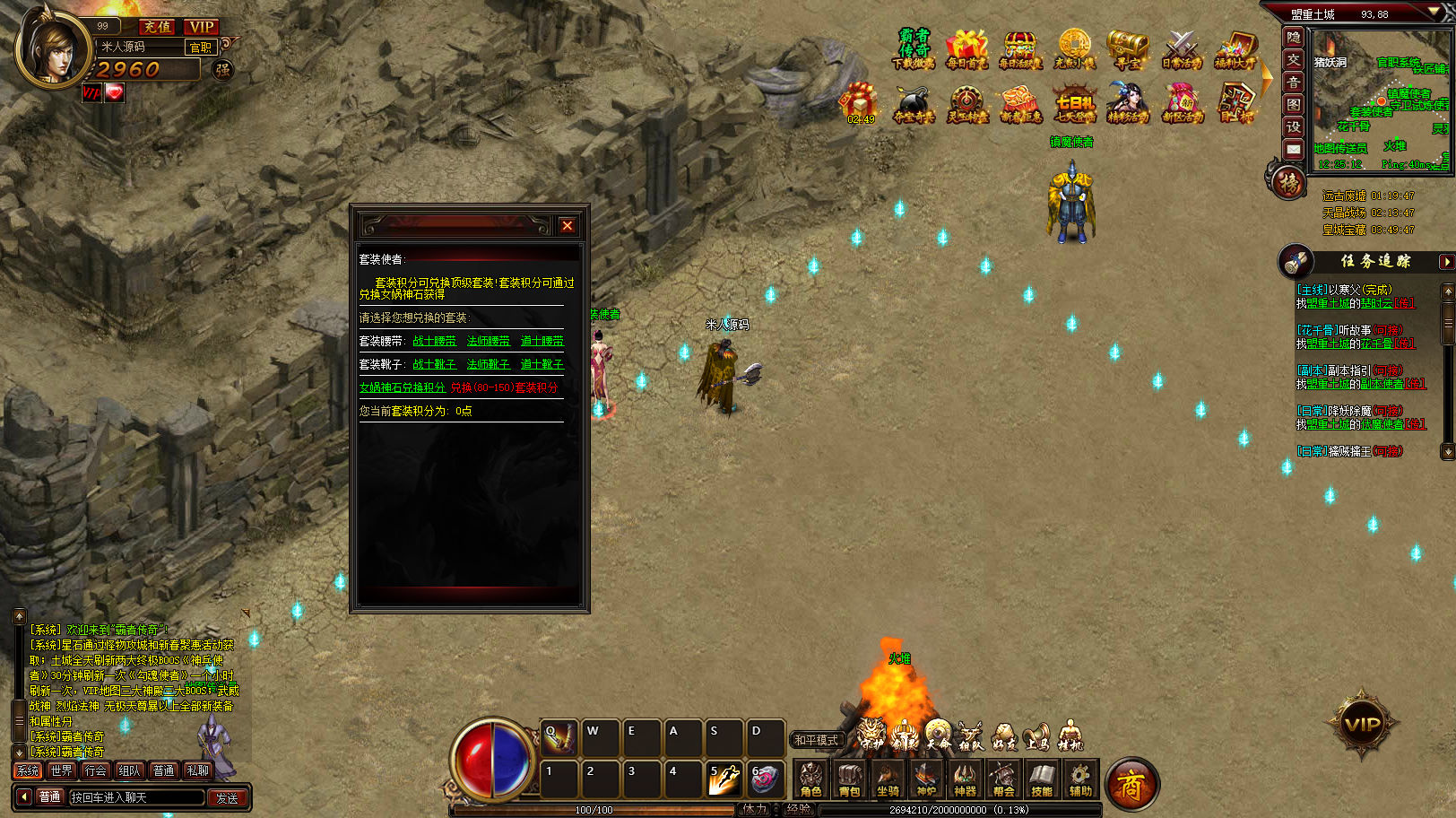Open the round 商 shop button
The height and width of the screenshot is (818, 1456).
pyautogui.click(x=1131, y=786)
